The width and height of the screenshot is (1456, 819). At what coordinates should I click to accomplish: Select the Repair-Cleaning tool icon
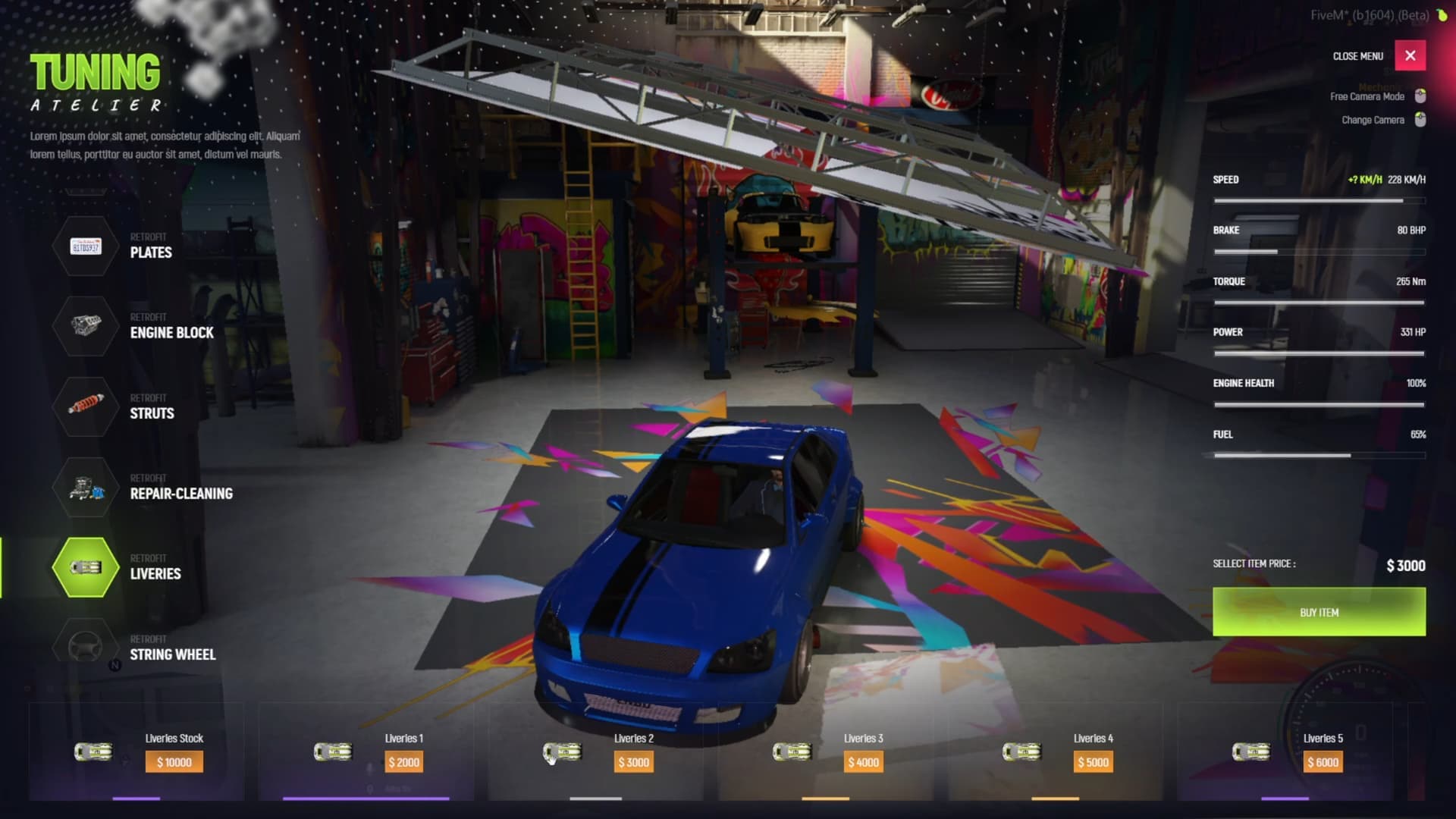[x=84, y=488]
